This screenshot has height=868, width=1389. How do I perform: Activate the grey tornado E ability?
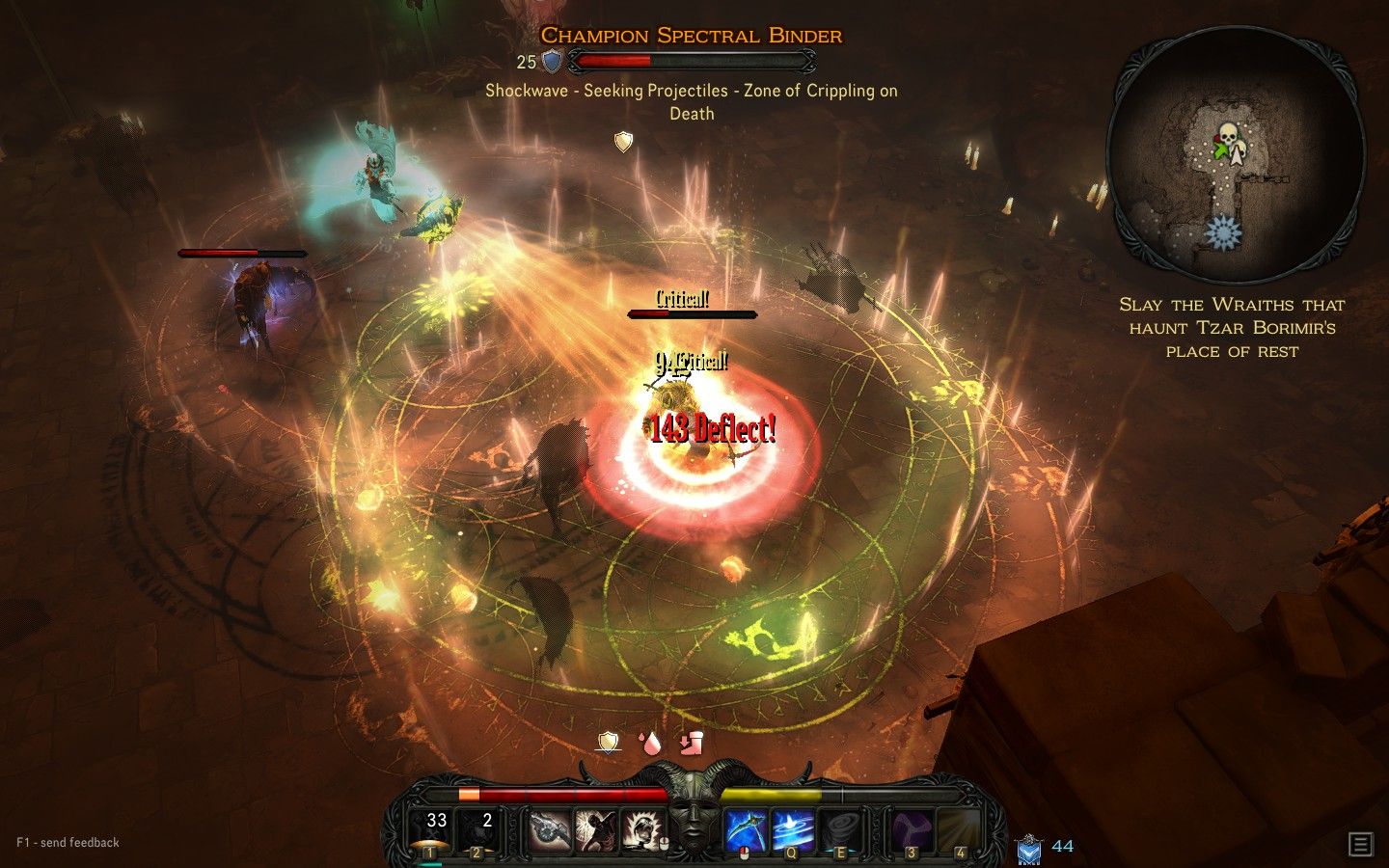[839, 830]
